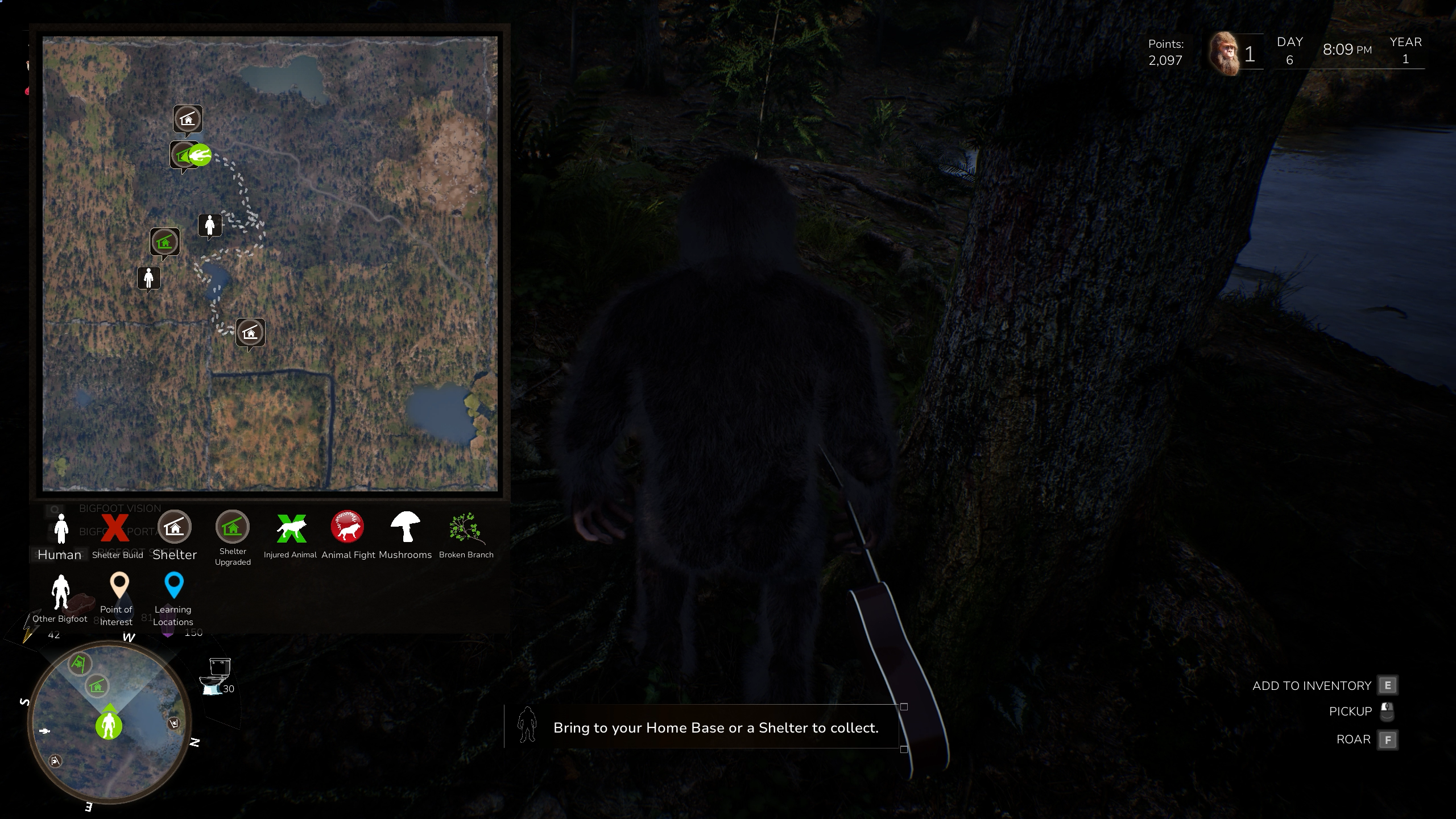This screenshot has width=1456, height=819.
Task: Select the Mushrooms legend icon
Action: (x=405, y=527)
